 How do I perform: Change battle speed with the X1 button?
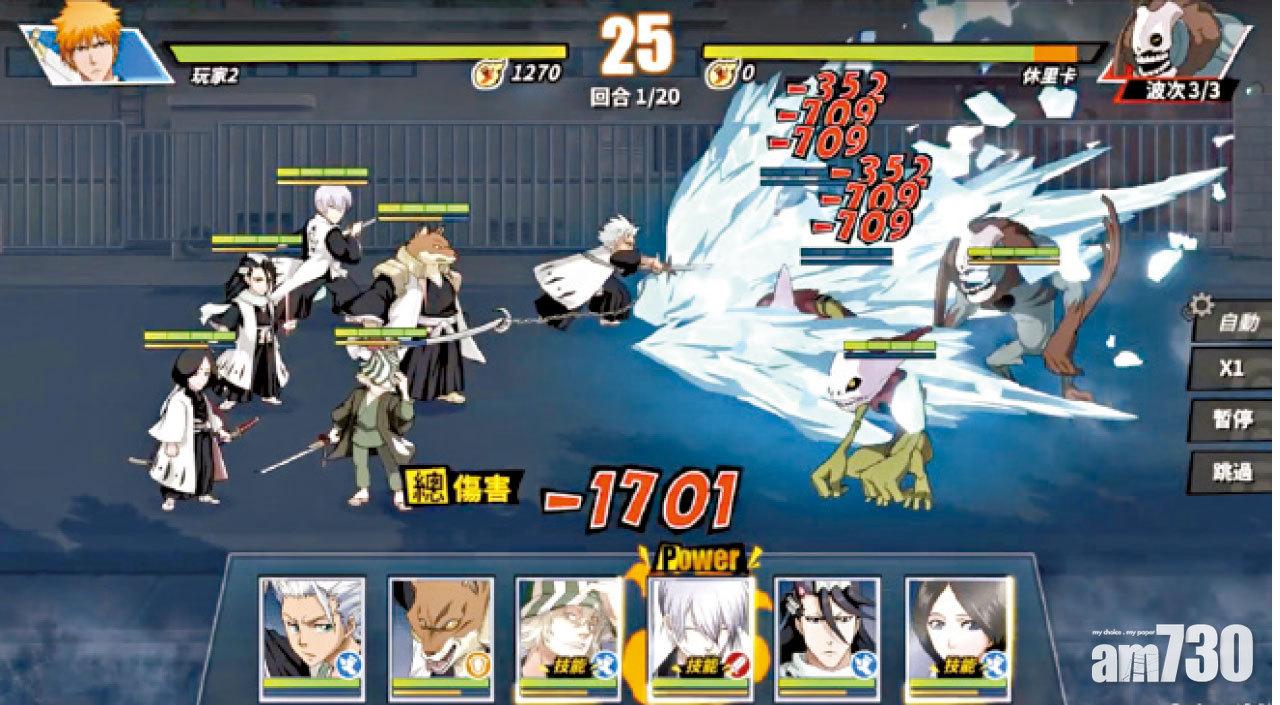coord(1232,370)
